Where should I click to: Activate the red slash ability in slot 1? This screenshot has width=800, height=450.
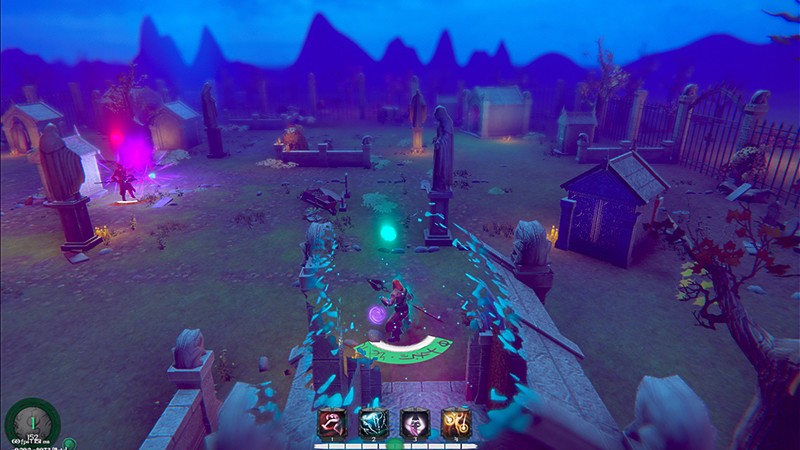point(332,422)
